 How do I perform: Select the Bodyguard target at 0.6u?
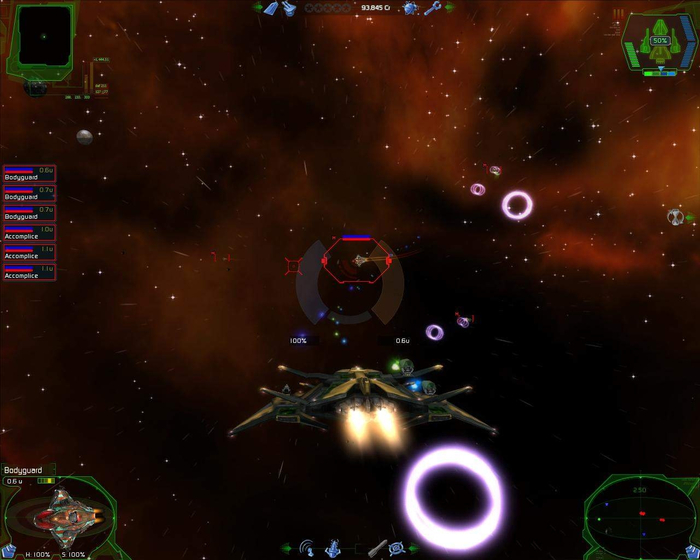(29, 175)
